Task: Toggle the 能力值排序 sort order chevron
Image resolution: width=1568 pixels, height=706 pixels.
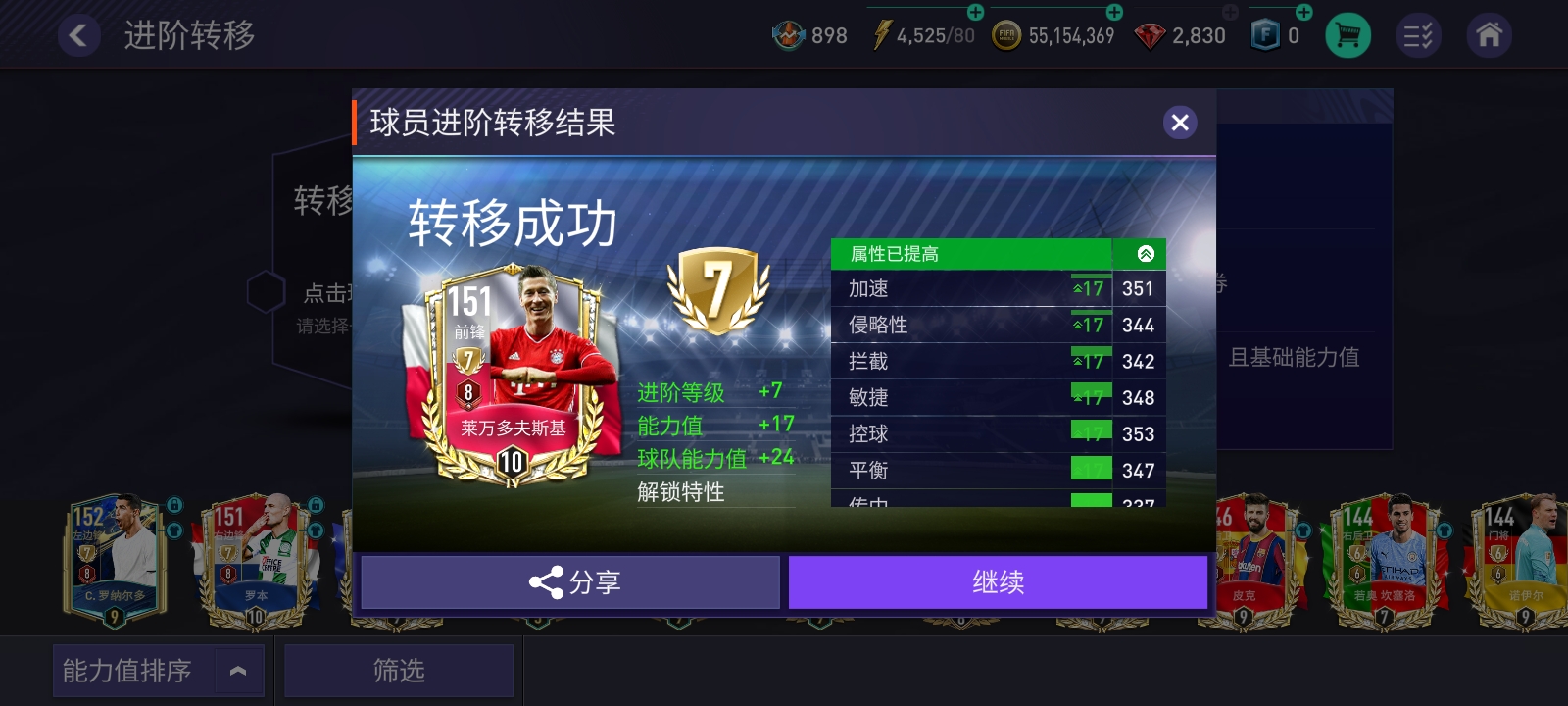Action: pyautogui.click(x=236, y=670)
